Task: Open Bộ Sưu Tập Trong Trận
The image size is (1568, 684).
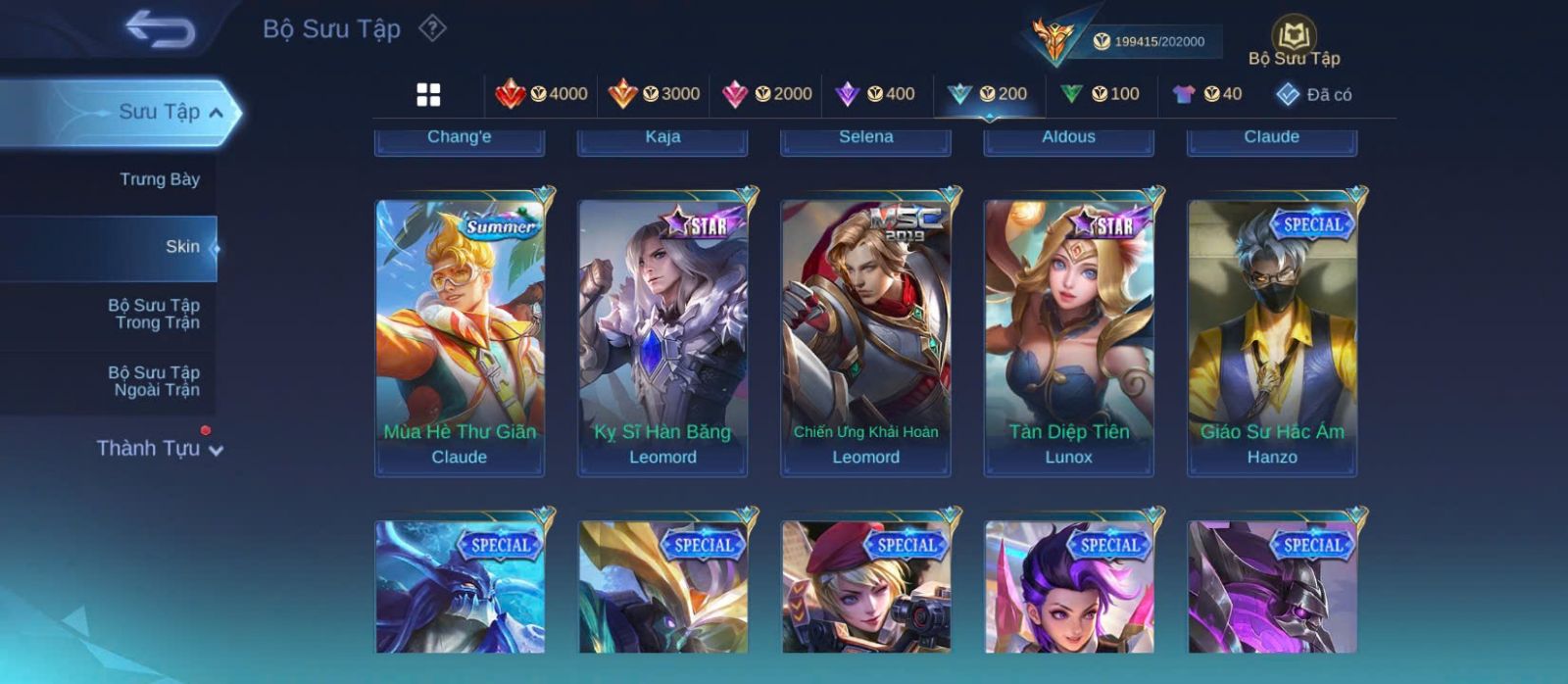Action: 154,314
